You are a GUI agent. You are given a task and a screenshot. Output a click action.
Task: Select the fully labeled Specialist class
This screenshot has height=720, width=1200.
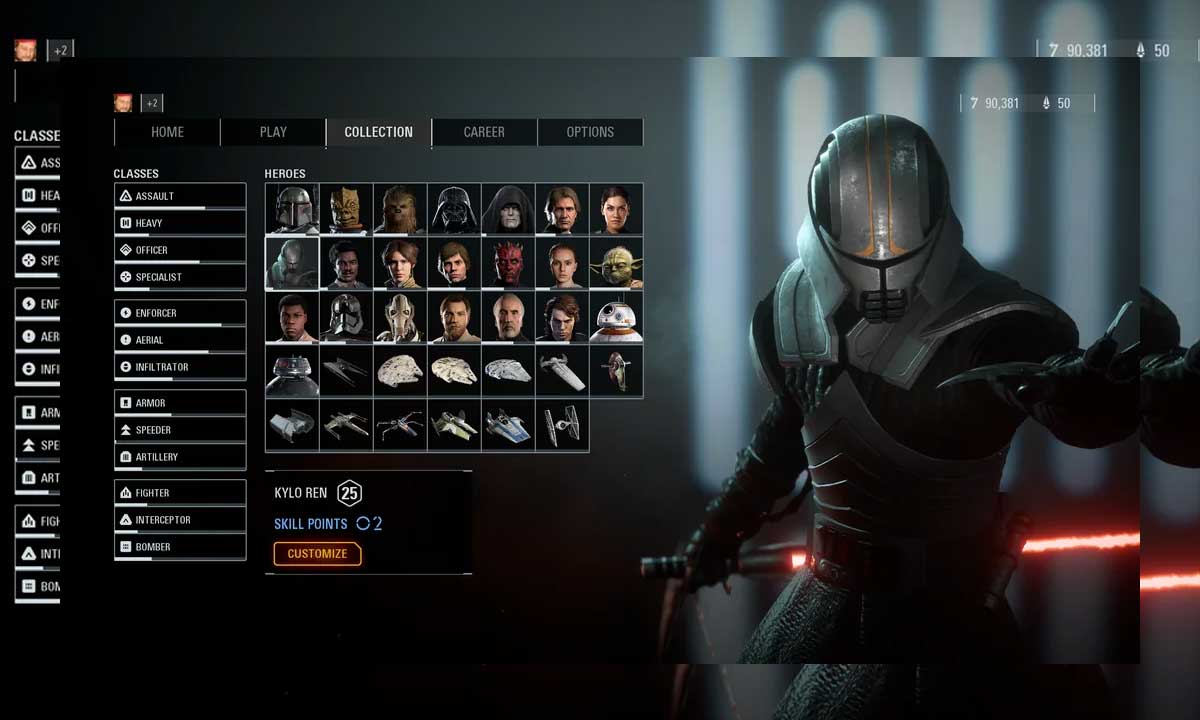click(x=180, y=277)
